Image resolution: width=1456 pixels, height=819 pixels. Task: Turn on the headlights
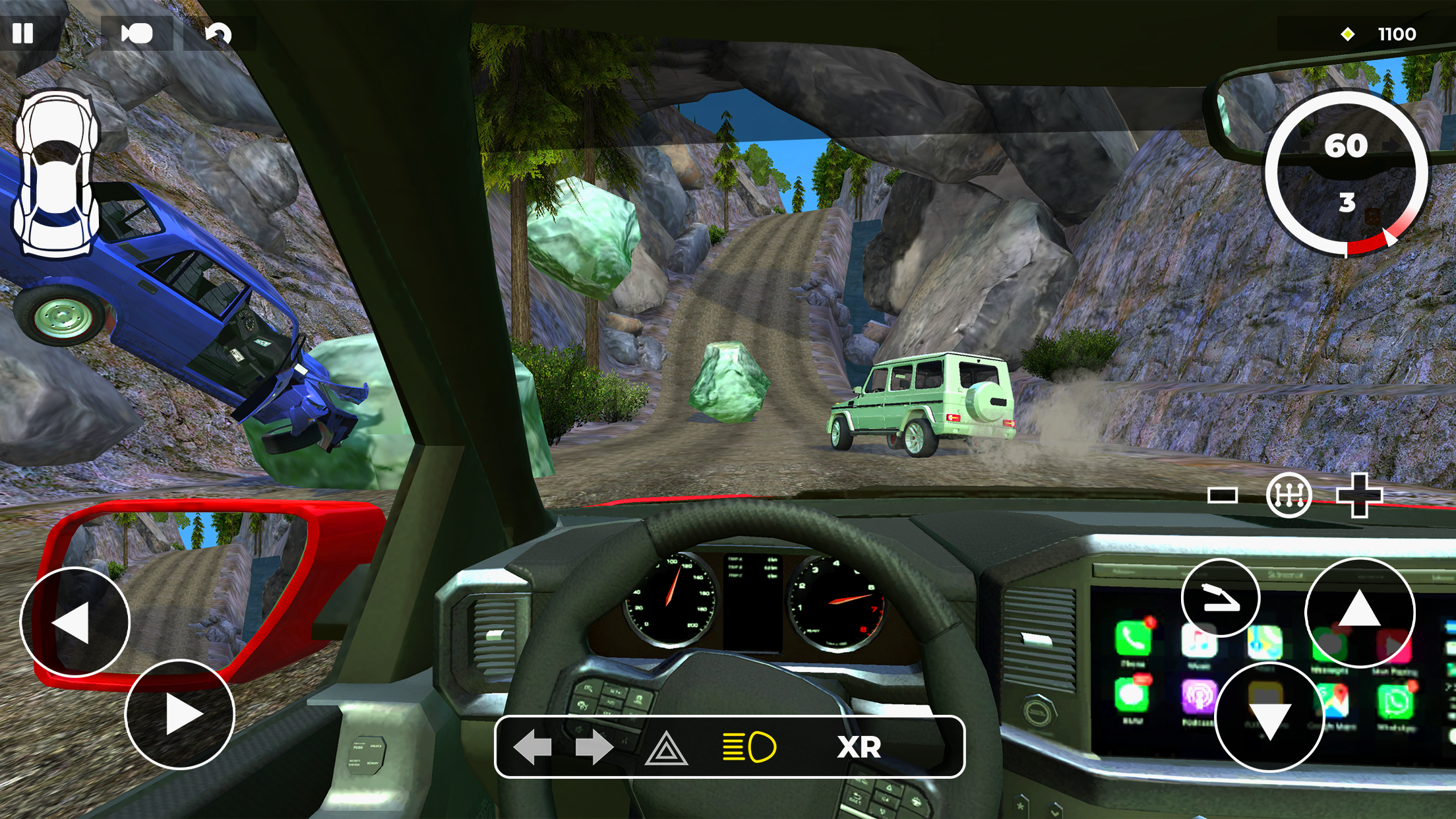click(748, 746)
